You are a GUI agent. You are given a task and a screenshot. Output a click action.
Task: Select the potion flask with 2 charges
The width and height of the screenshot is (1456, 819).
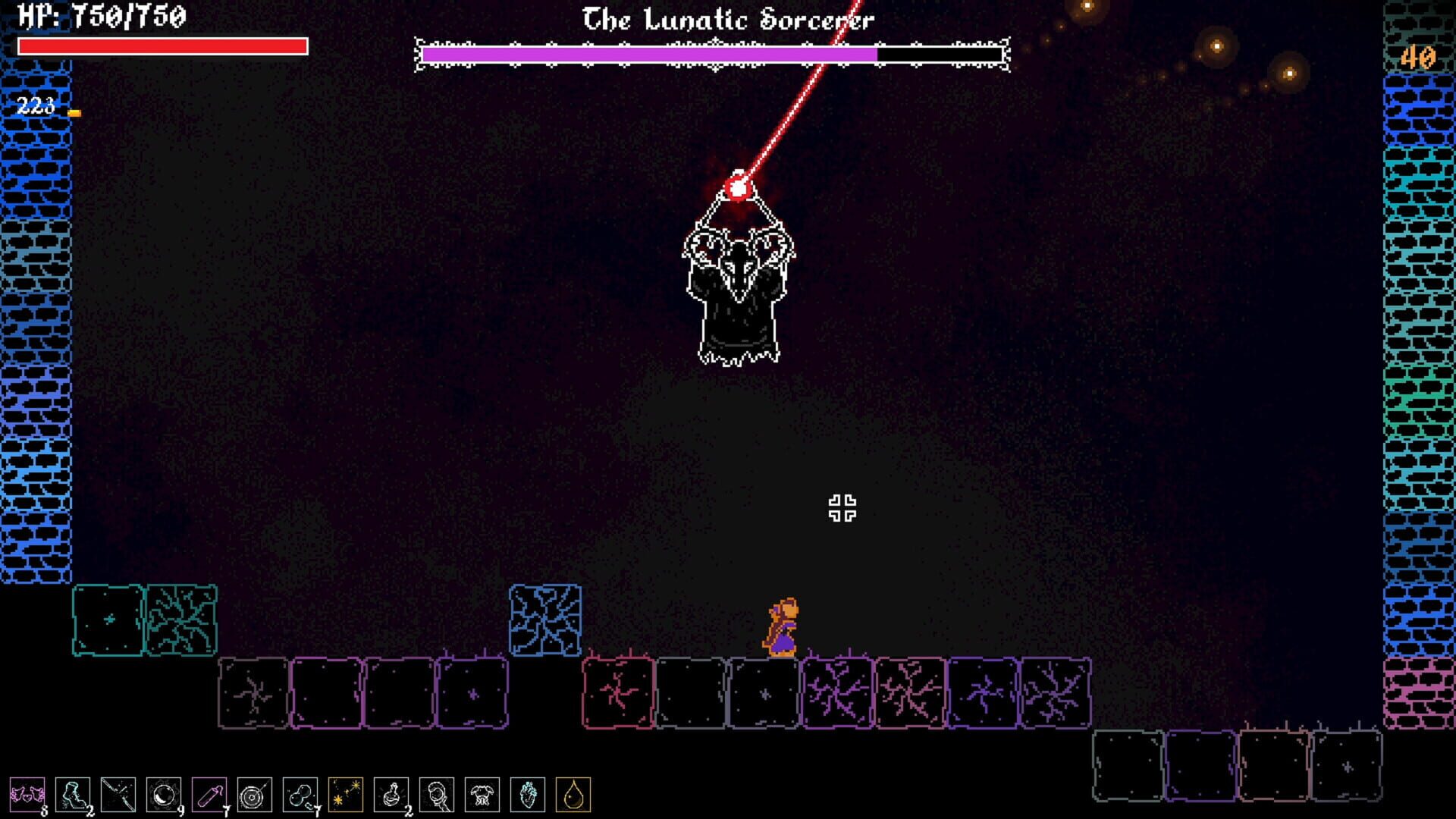391,794
